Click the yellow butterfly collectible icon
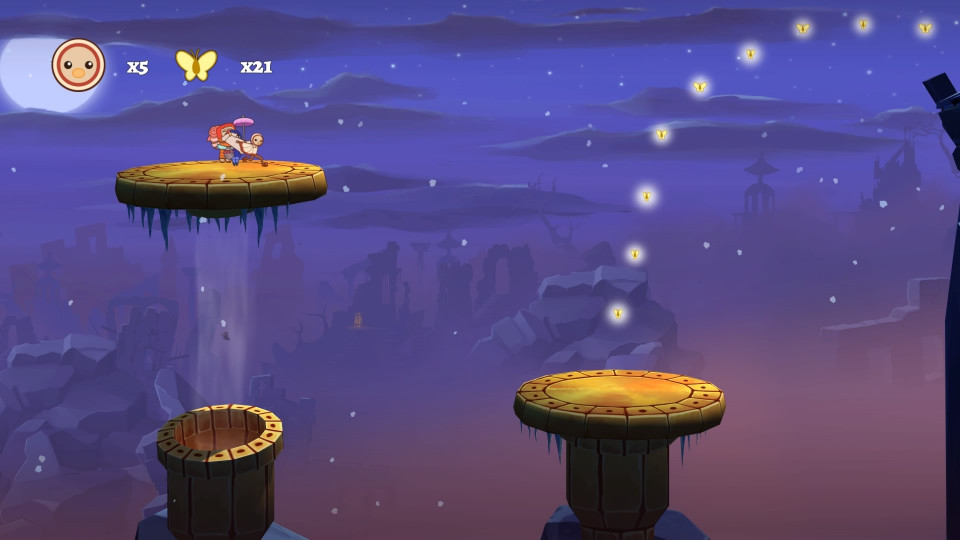Viewport: 960px width, 540px height. tap(196, 65)
